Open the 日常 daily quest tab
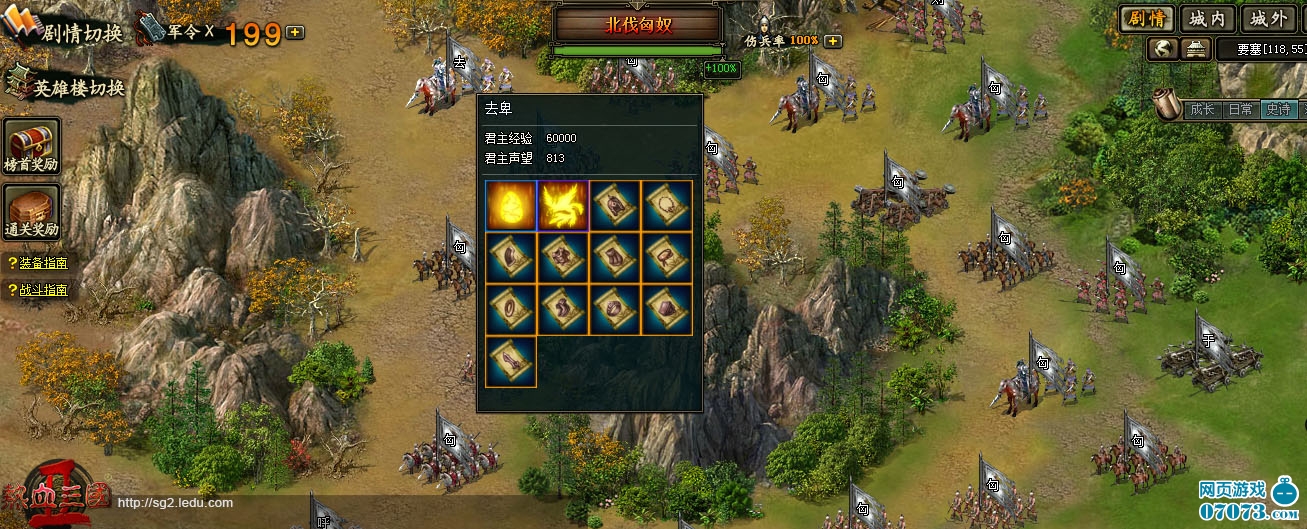 click(1240, 109)
